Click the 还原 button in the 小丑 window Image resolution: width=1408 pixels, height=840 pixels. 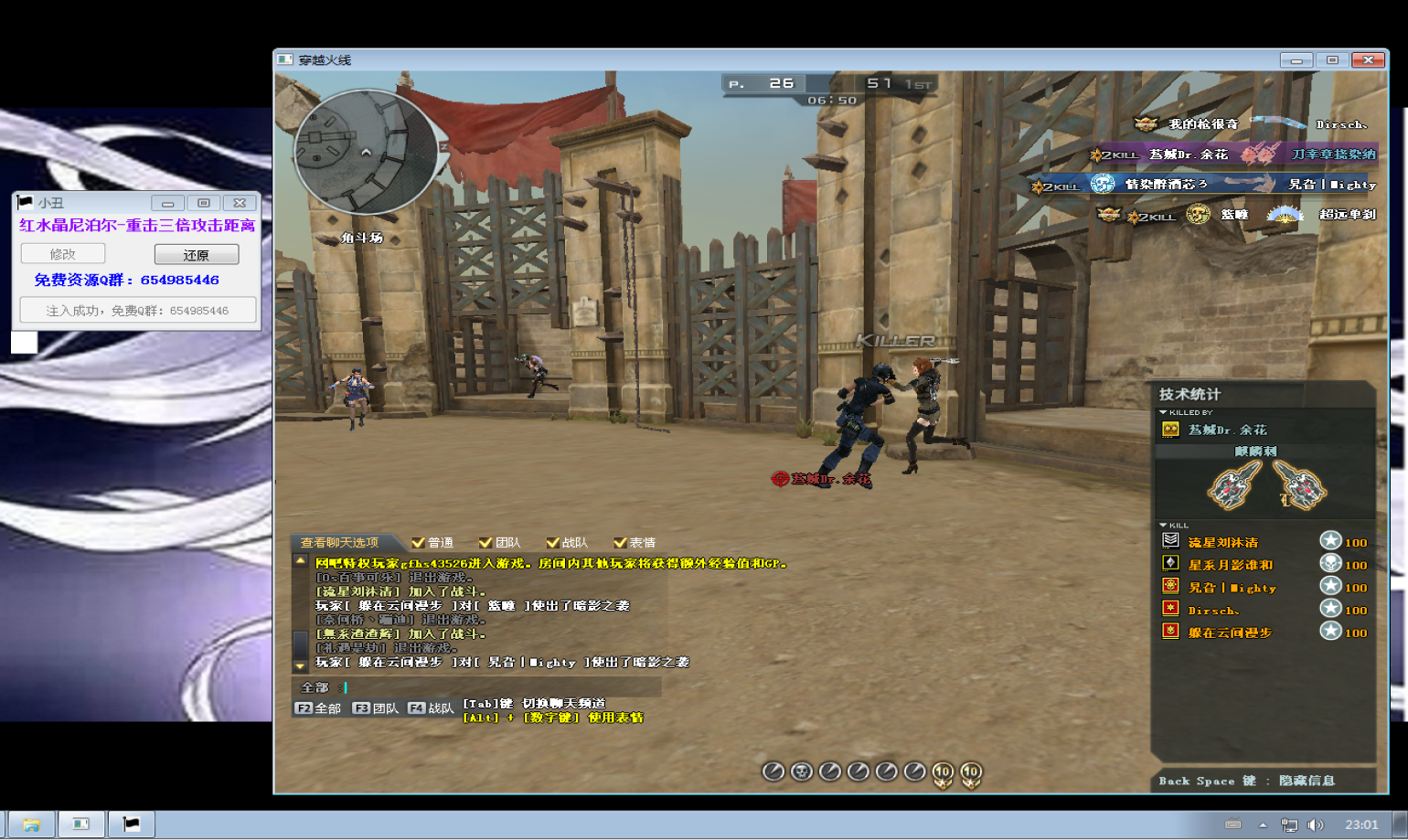pyautogui.click(x=197, y=254)
